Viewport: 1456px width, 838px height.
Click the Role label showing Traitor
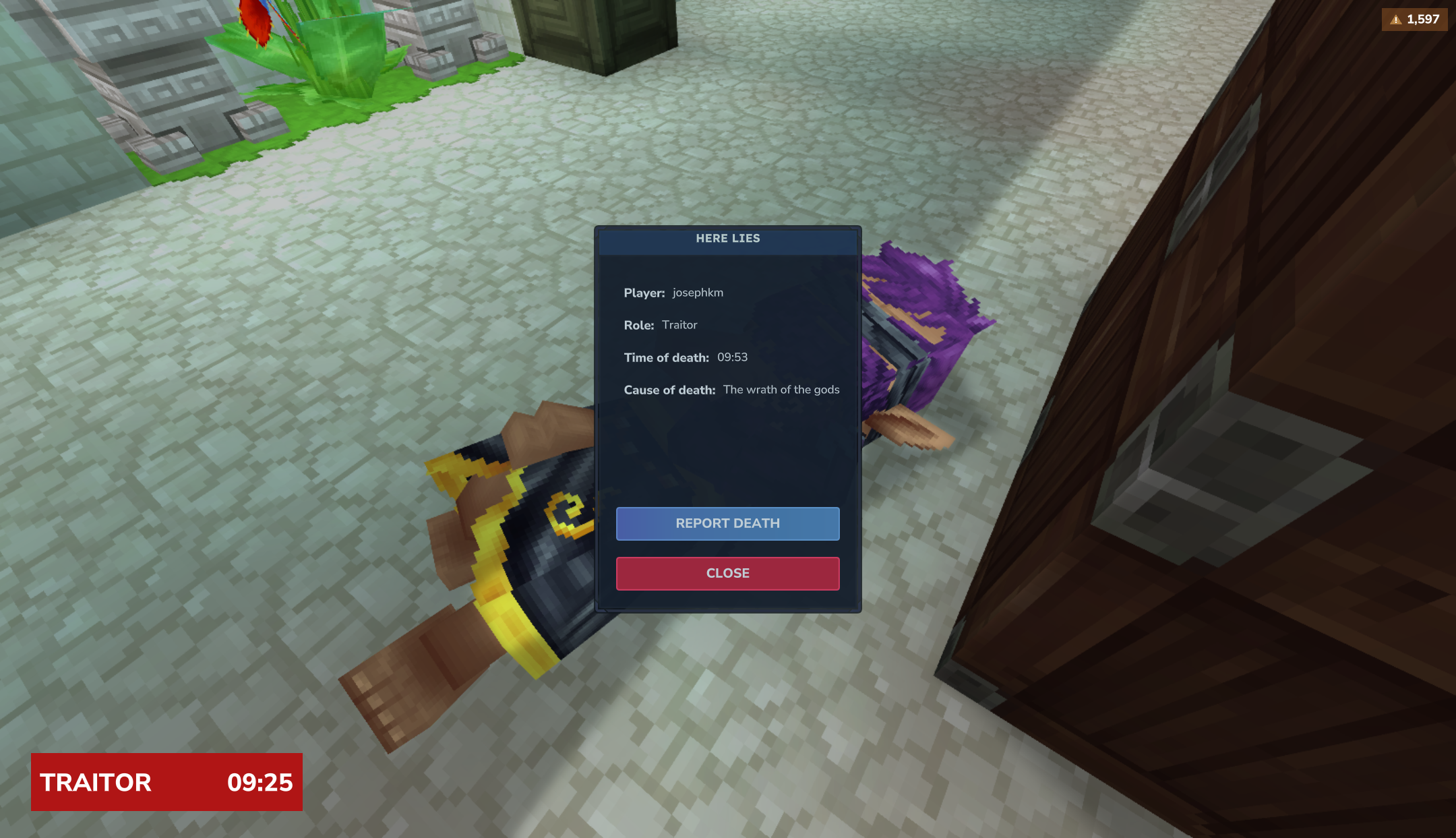point(639,325)
